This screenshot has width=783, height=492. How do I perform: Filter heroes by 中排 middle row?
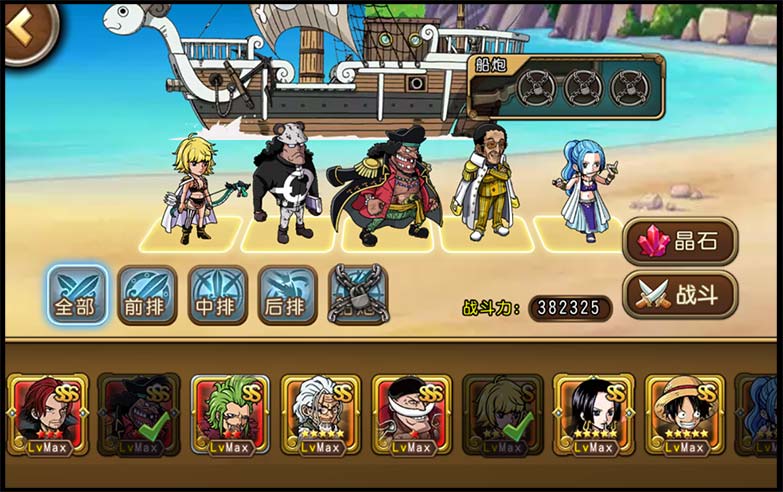point(217,295)
